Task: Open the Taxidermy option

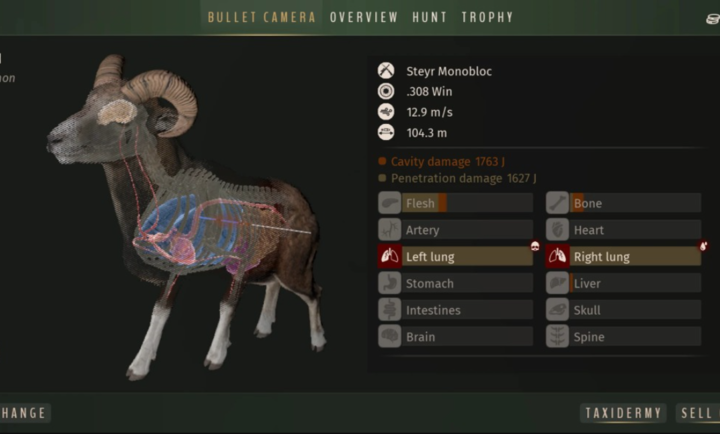Action: (x=623, y=413)
